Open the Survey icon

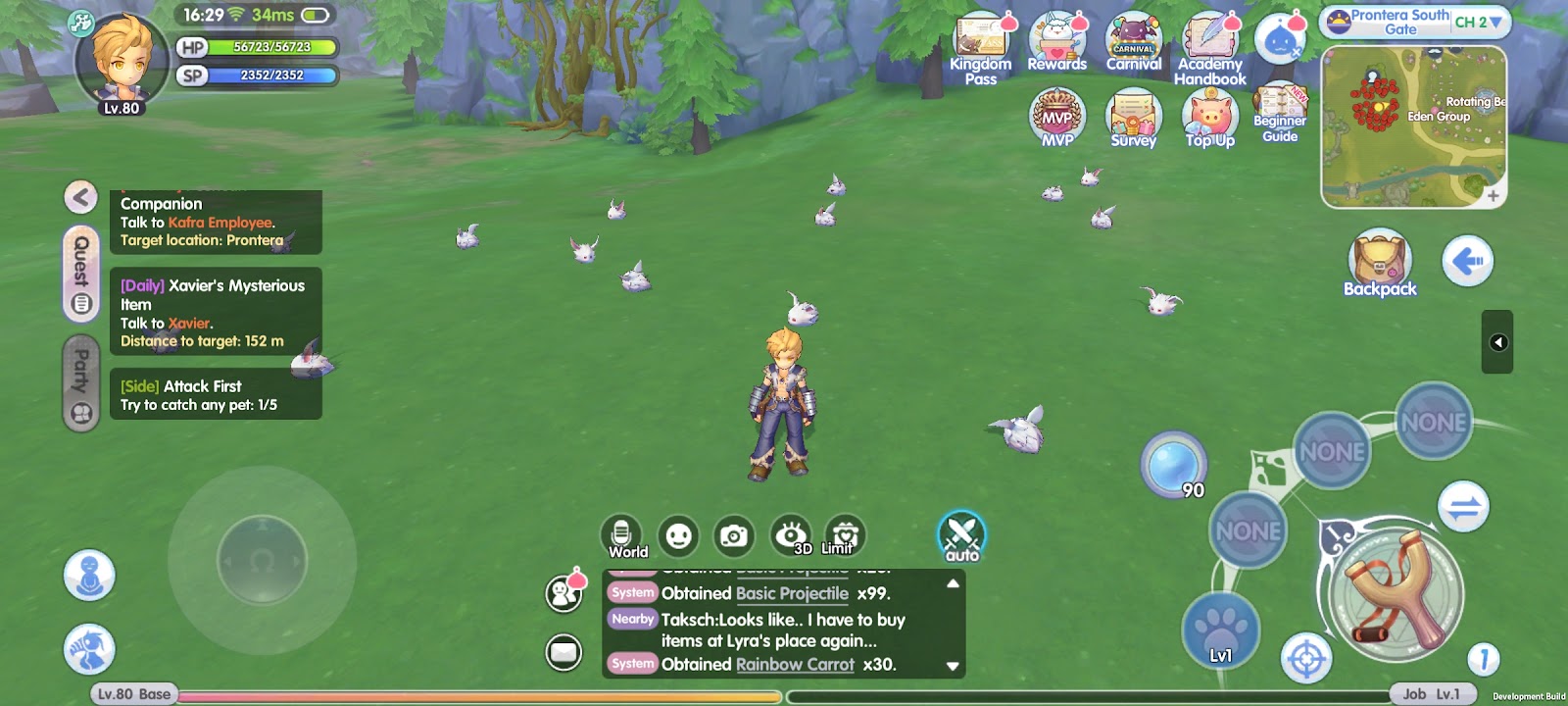click(x=1133, y=118)
